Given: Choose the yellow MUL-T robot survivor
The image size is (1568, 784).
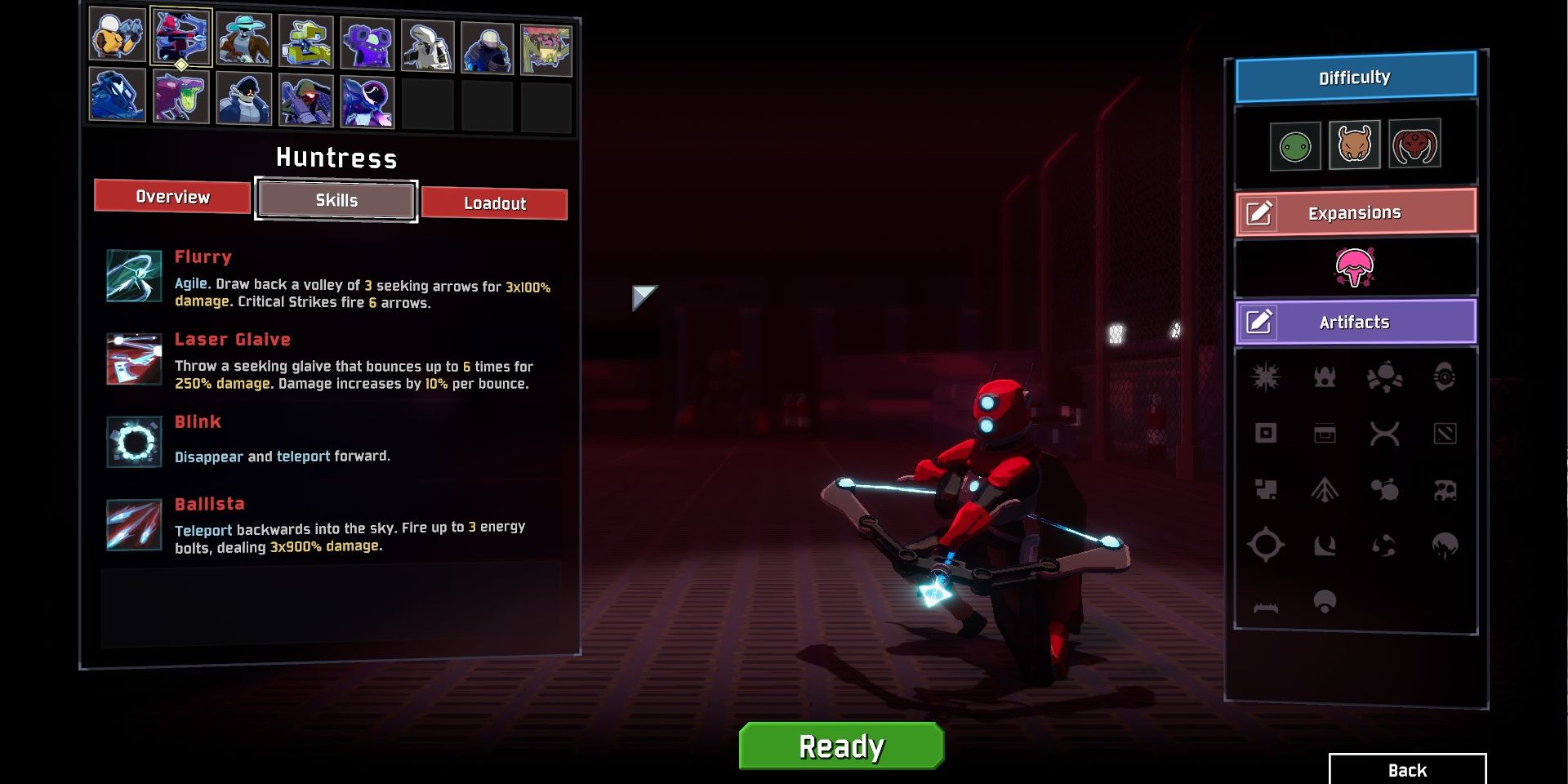Looking at the screenshot, I should click(x=305, y=42).
